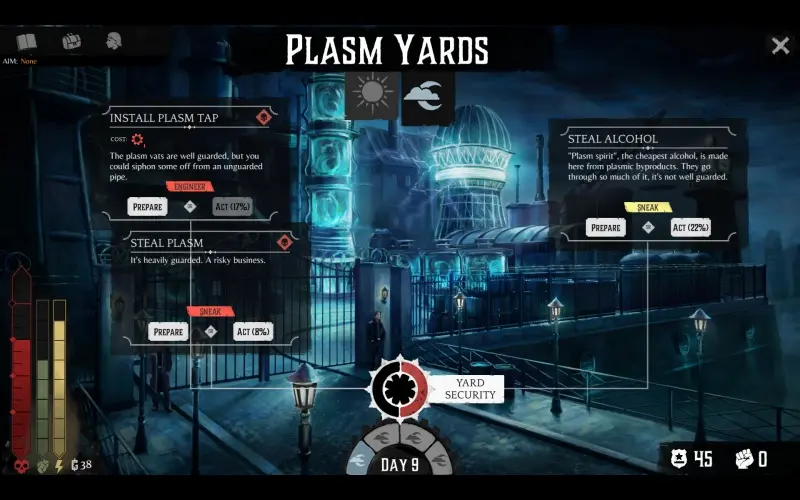800x500 pixels.
Task: Close the Plasm Yards screen
Action: click(780, 45)
